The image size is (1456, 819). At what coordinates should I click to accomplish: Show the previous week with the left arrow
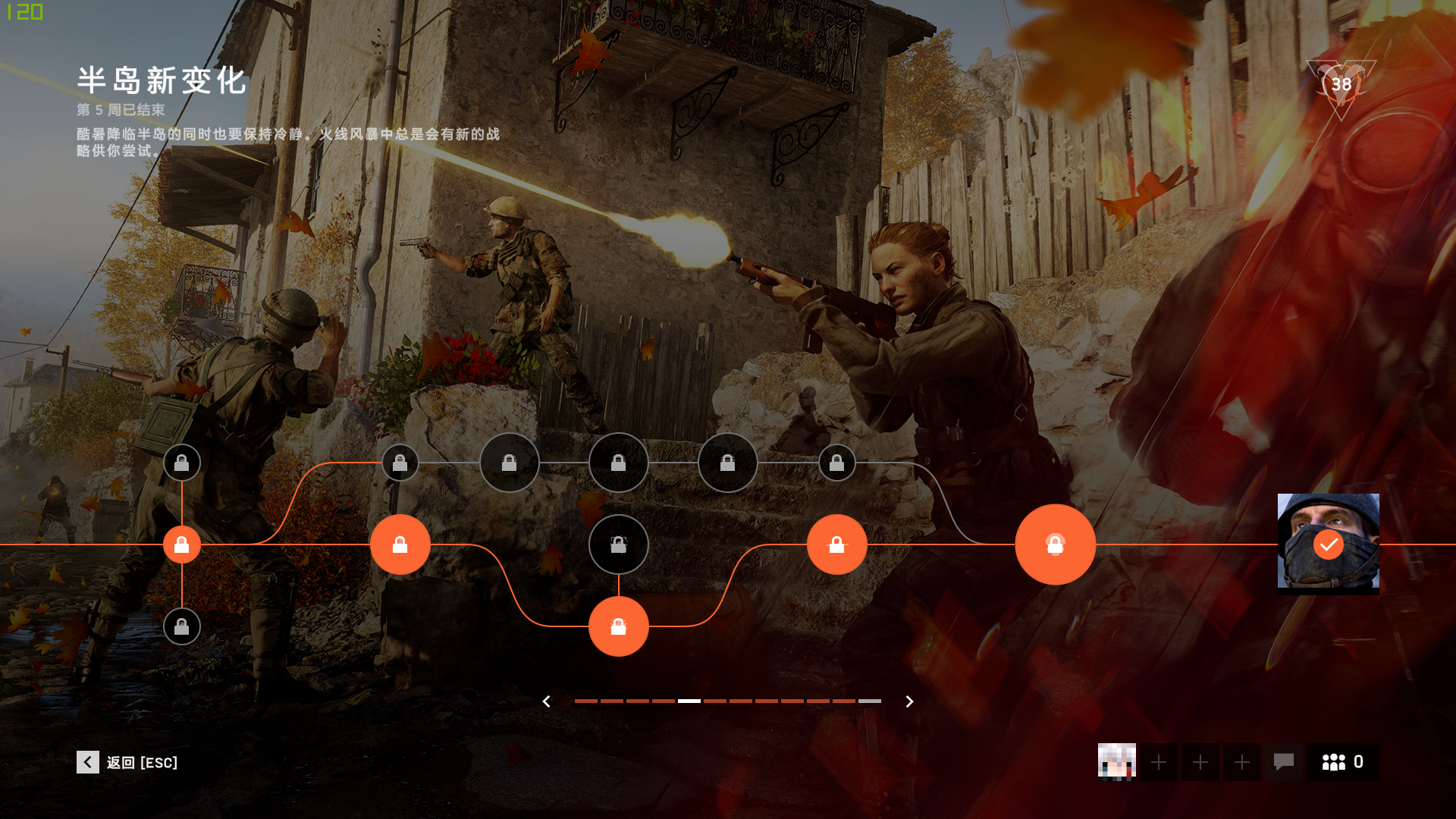(x=547, y=701)
